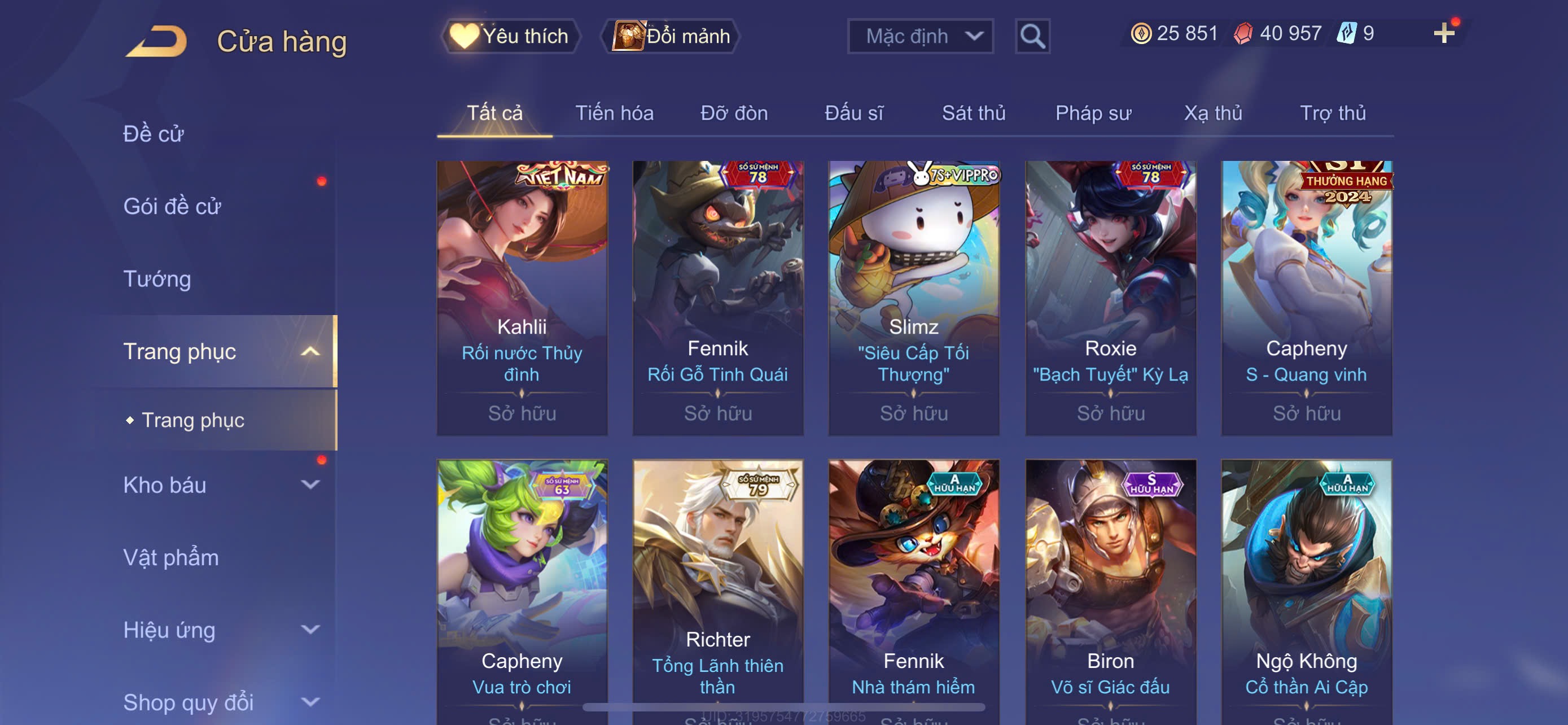
Task: Open the Gói đề cử menu entry
Action: (x=172, y=206)
